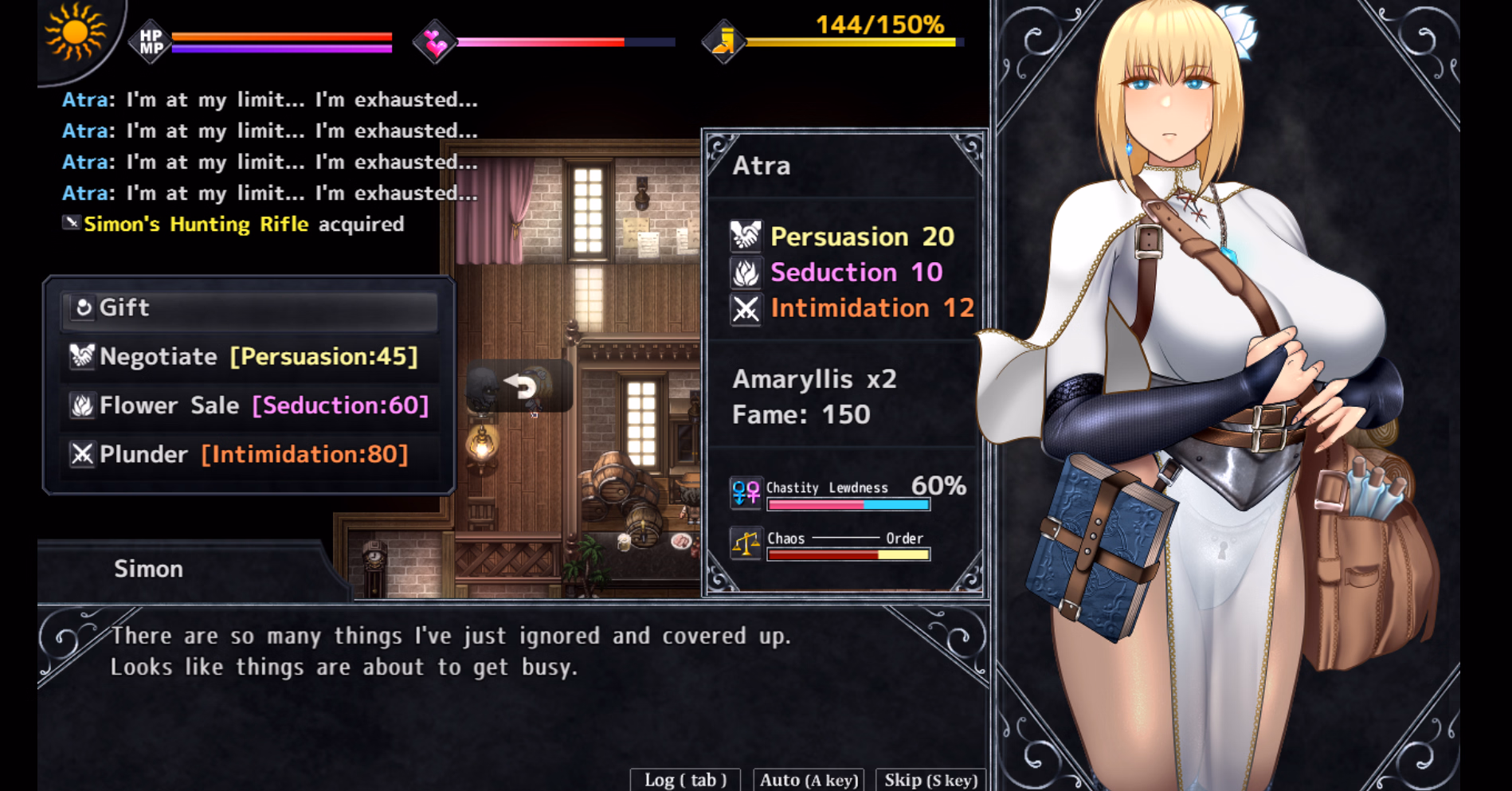Select the Gift option
1512x791 pixels.
249,308
